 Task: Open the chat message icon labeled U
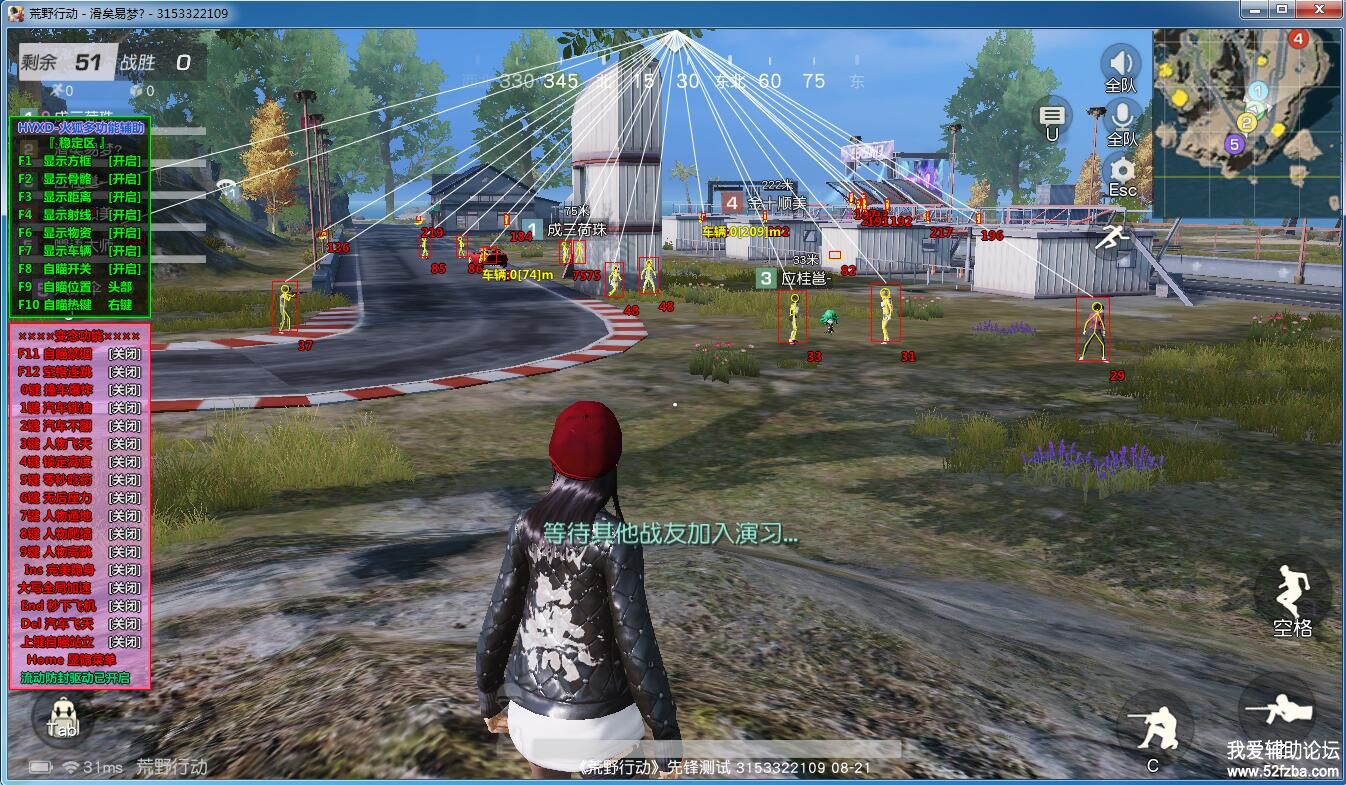pyautogui.click(x=1051, y=118)
